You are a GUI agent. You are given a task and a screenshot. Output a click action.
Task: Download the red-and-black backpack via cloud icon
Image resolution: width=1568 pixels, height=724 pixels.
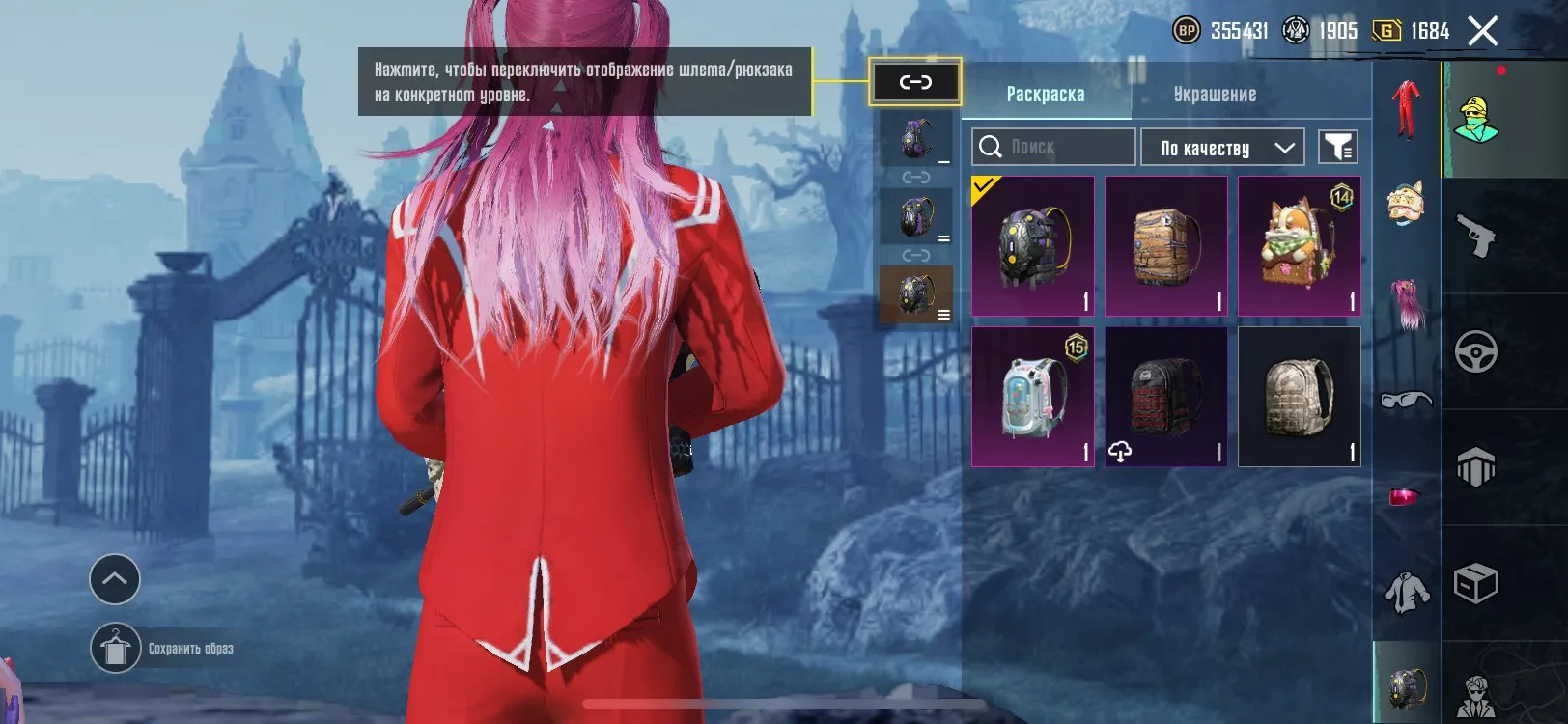click(x=1120, y=450)
